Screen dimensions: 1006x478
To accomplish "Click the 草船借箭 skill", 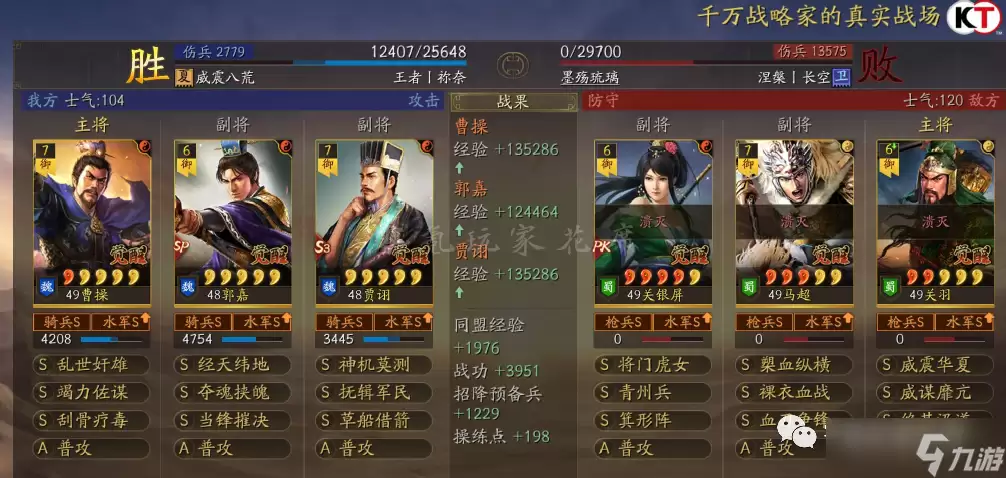I will [x=372, y=421].
